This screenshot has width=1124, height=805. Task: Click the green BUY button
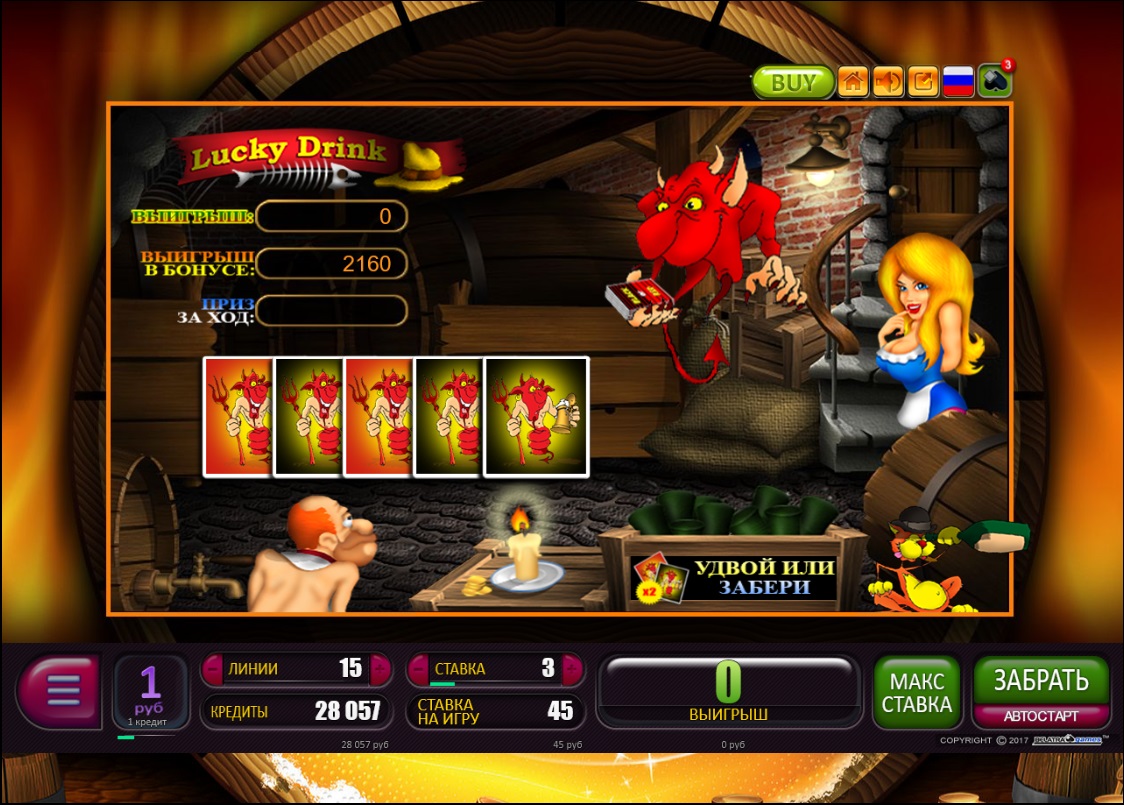(x=793, y=82)
